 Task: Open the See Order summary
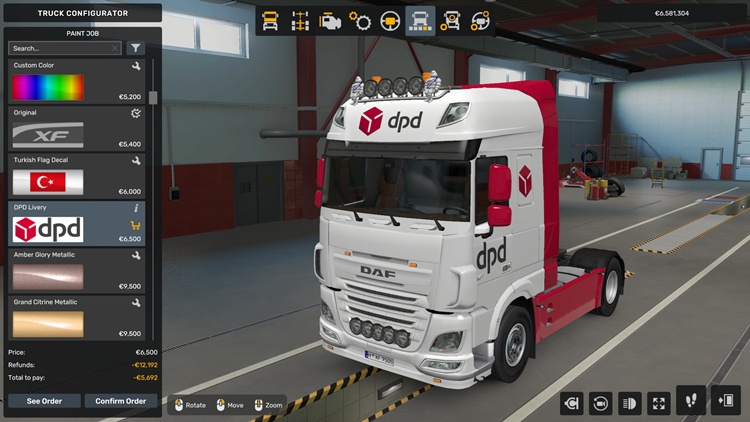pos(44,401)
